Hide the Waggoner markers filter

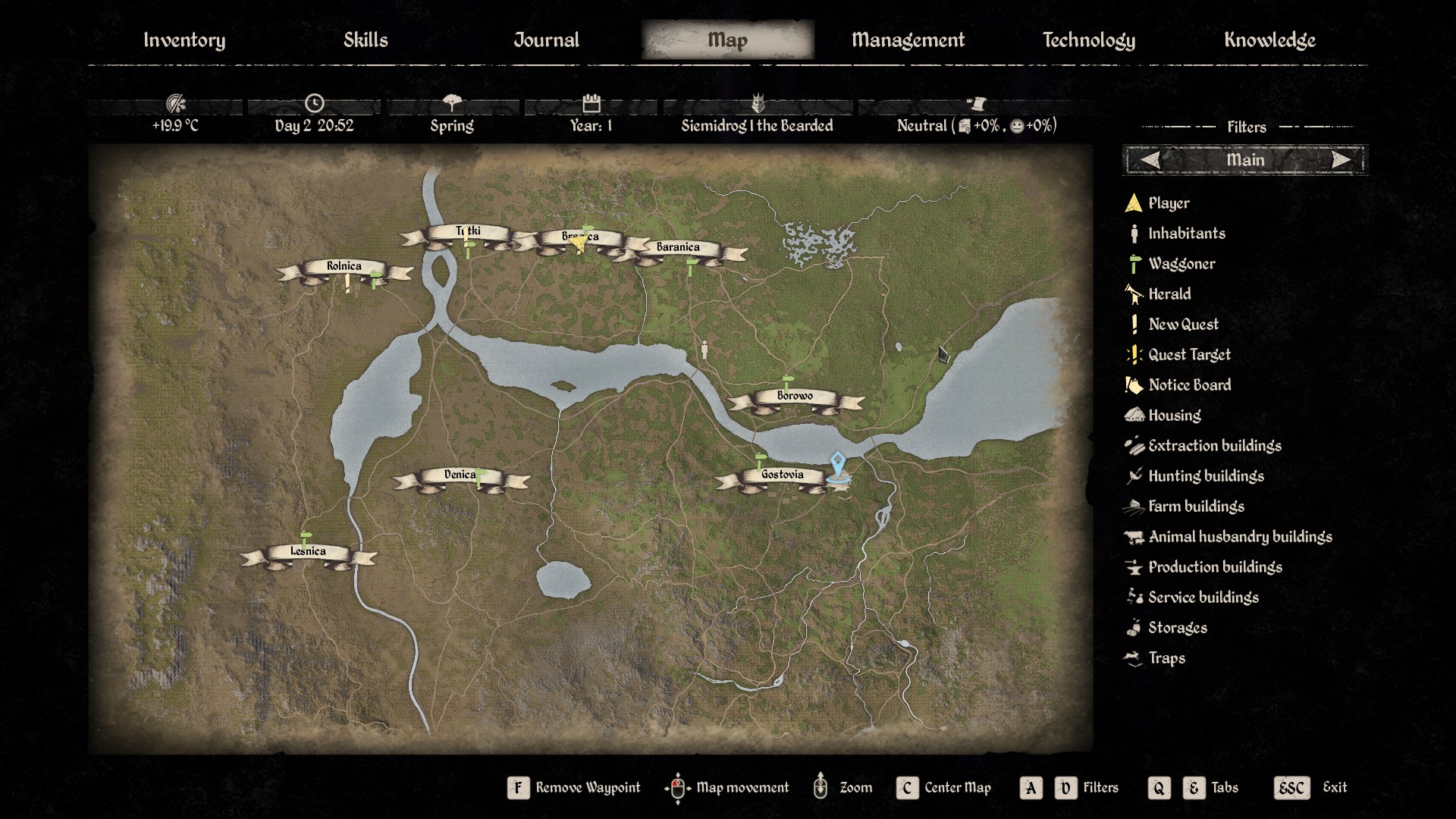click(1181, 264)
